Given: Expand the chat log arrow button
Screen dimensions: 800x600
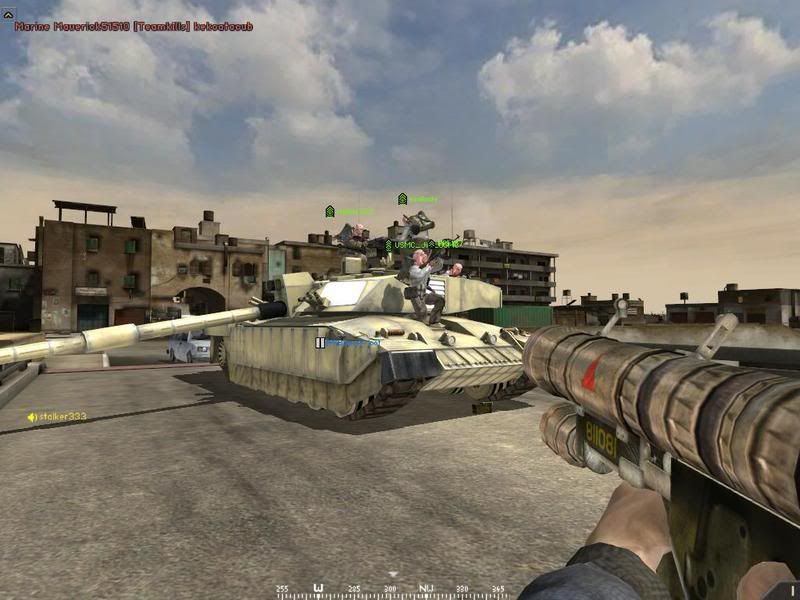Looking at the screenshot, I should [x=8, y=13].
